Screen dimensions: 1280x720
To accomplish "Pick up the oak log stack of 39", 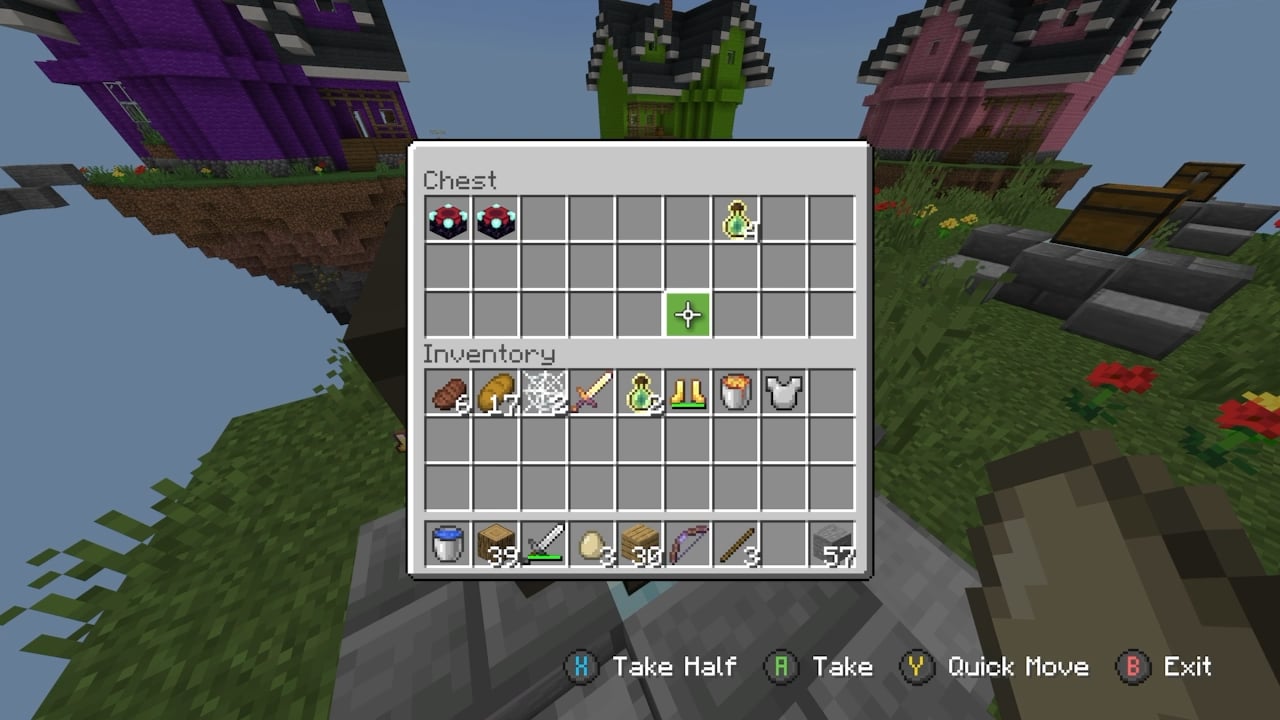I will pos(496,545).
